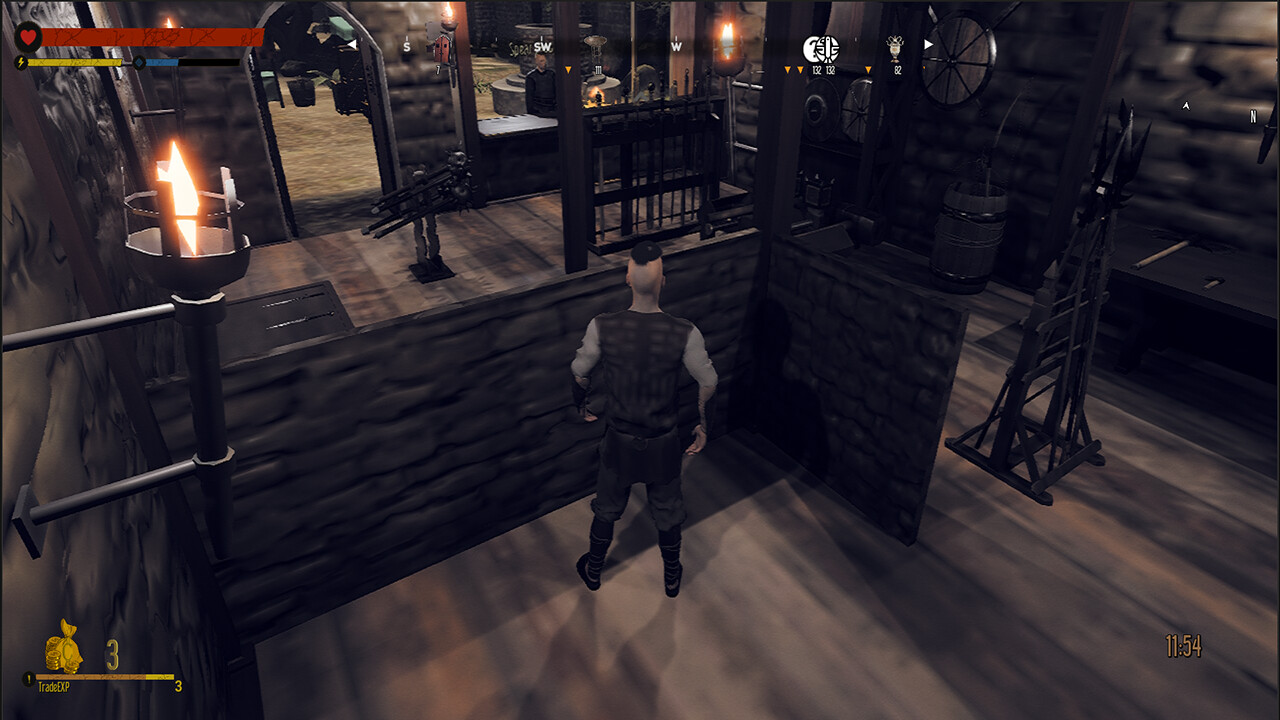Expand the left arrow on the compass bar

click(x=352, y=42)
